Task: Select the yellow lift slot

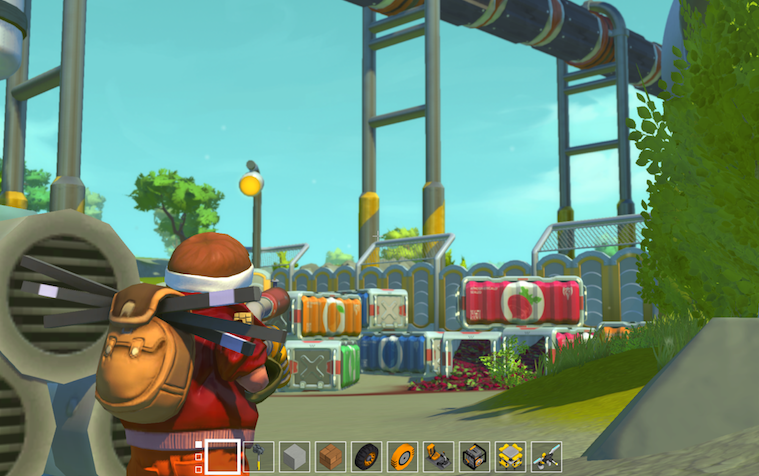Action: click(511, 456)
